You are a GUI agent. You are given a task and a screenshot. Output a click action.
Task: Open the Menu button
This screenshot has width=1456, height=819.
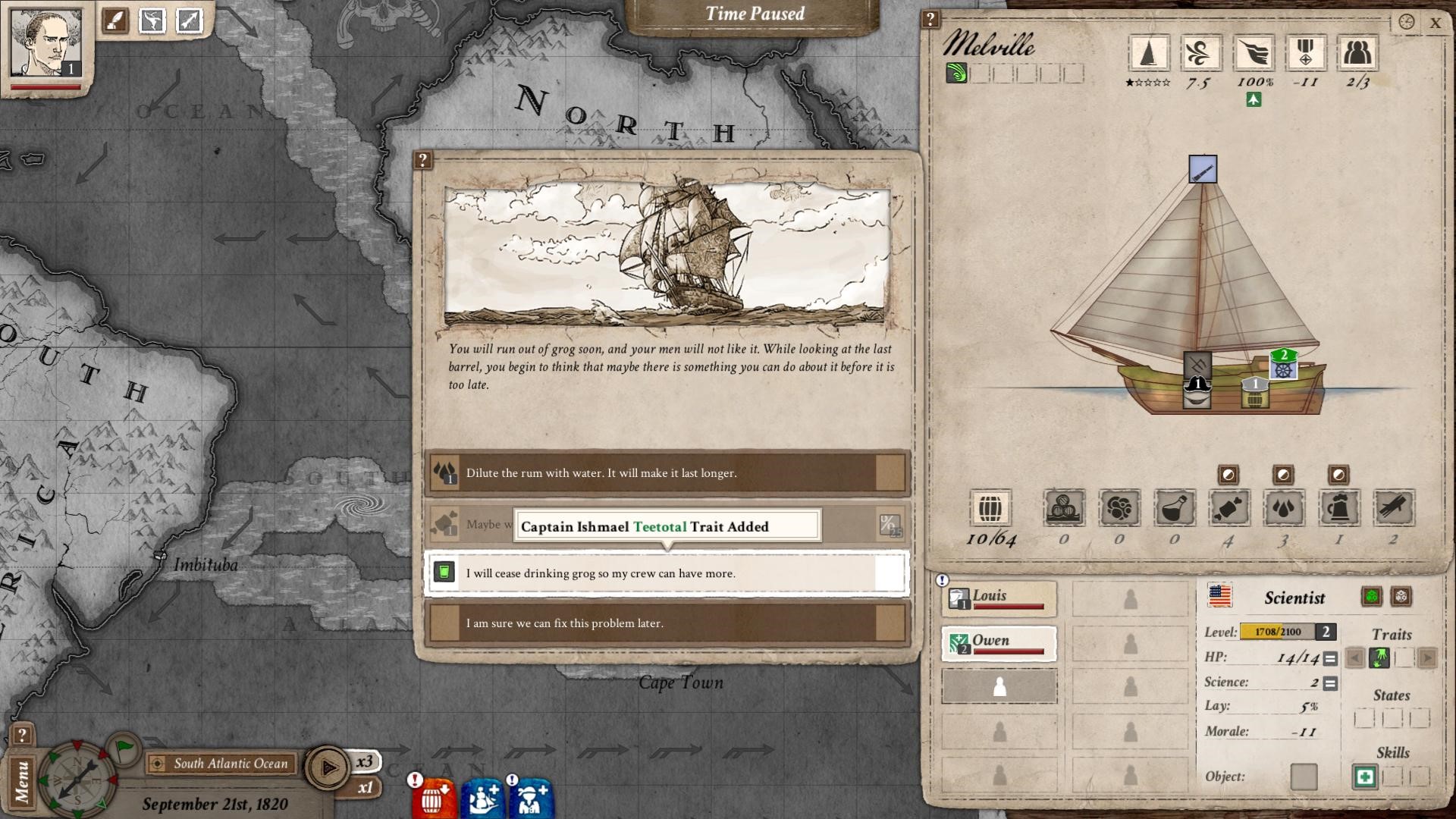pos(21,781)
